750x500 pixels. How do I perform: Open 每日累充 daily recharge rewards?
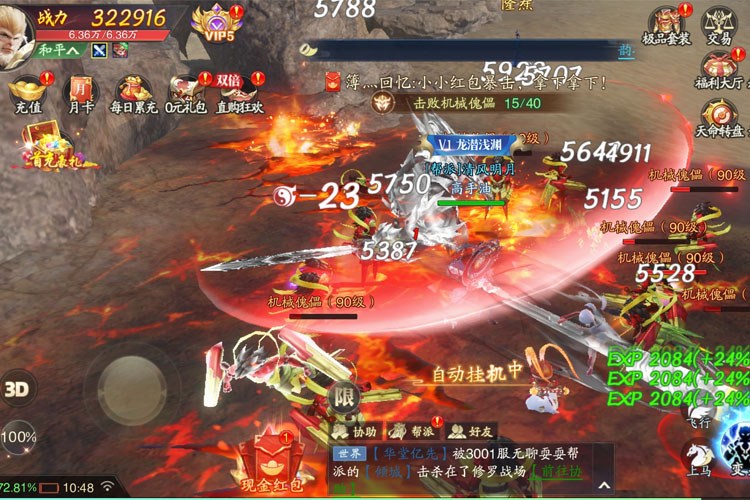click(133, 92)
